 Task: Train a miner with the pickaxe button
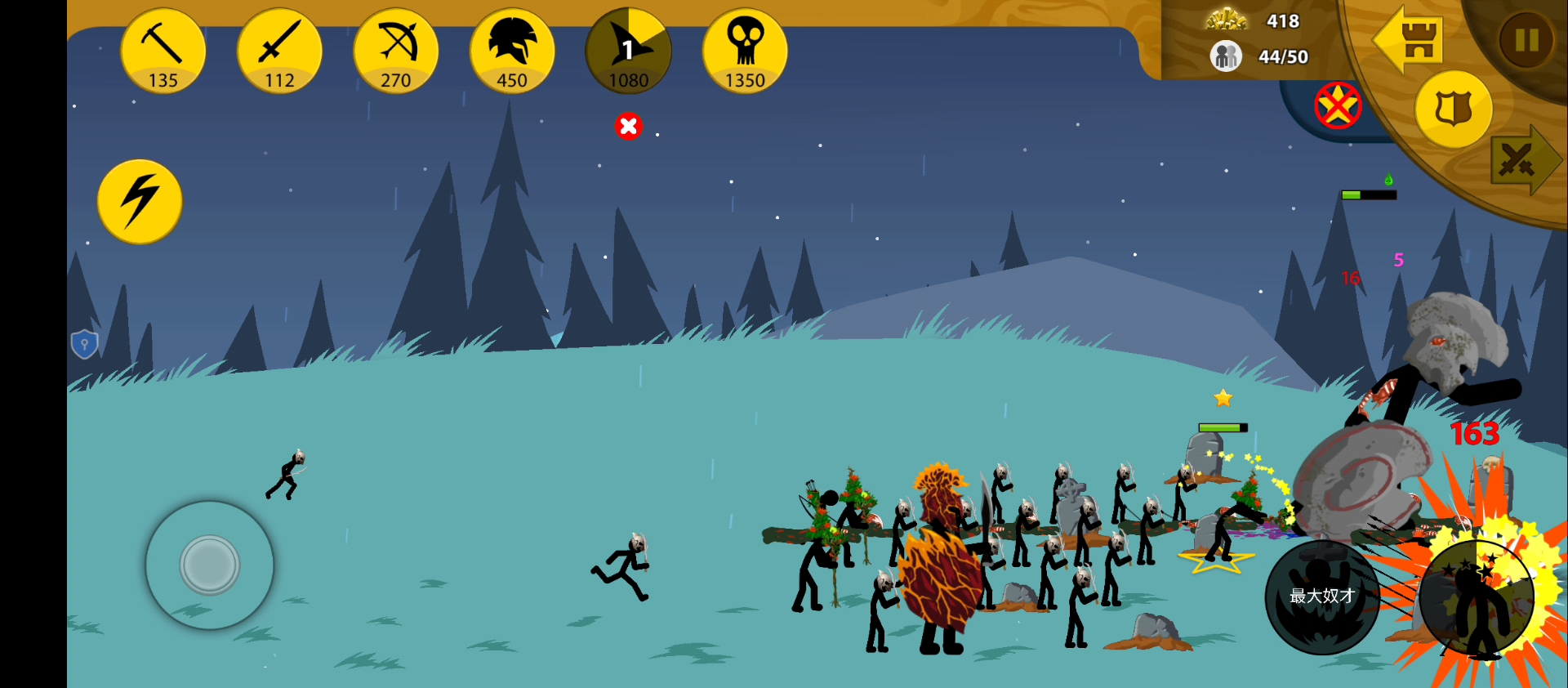coord(163,51)
